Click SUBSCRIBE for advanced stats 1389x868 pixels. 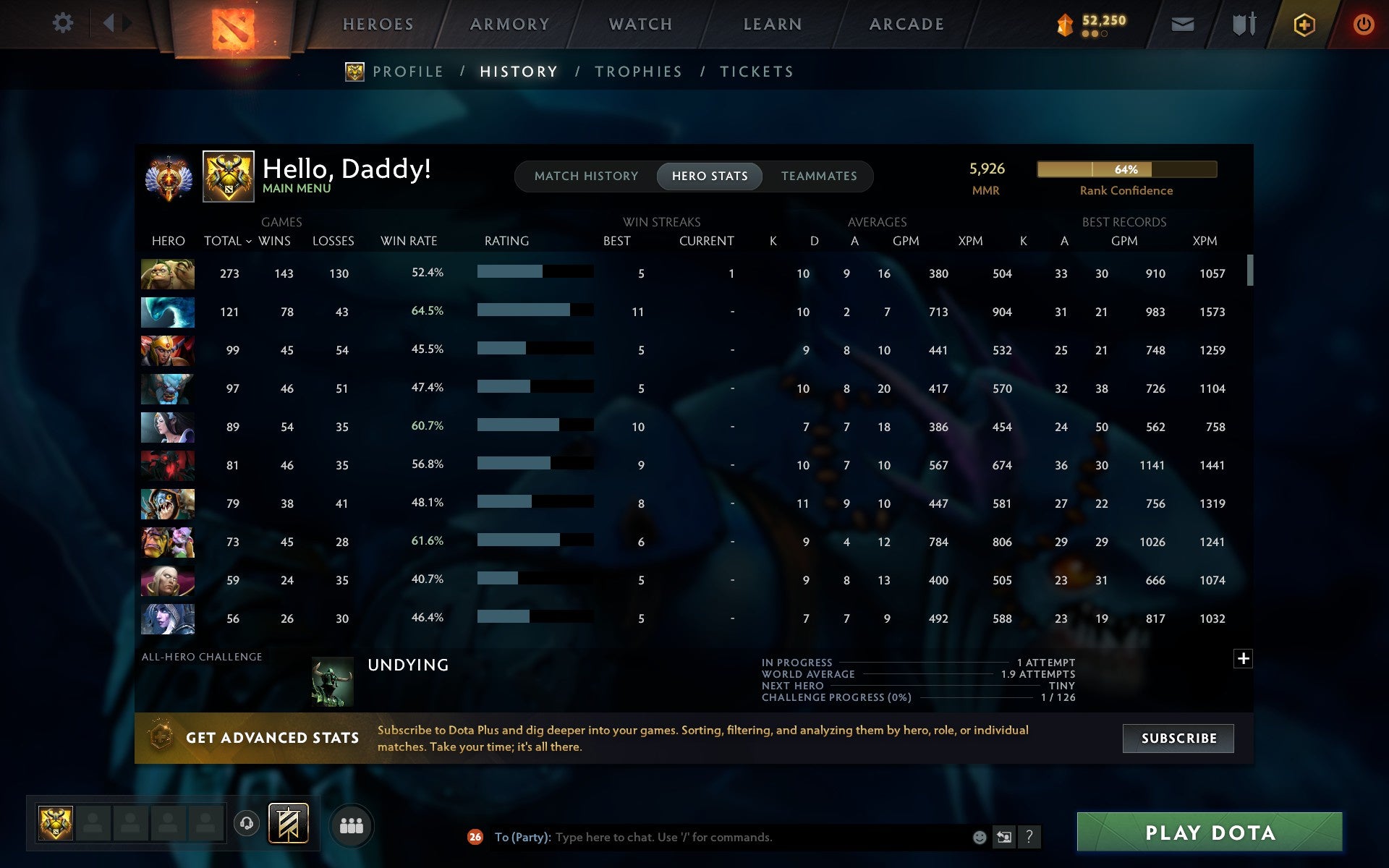pyautogui.click(x=1178, y=738)
